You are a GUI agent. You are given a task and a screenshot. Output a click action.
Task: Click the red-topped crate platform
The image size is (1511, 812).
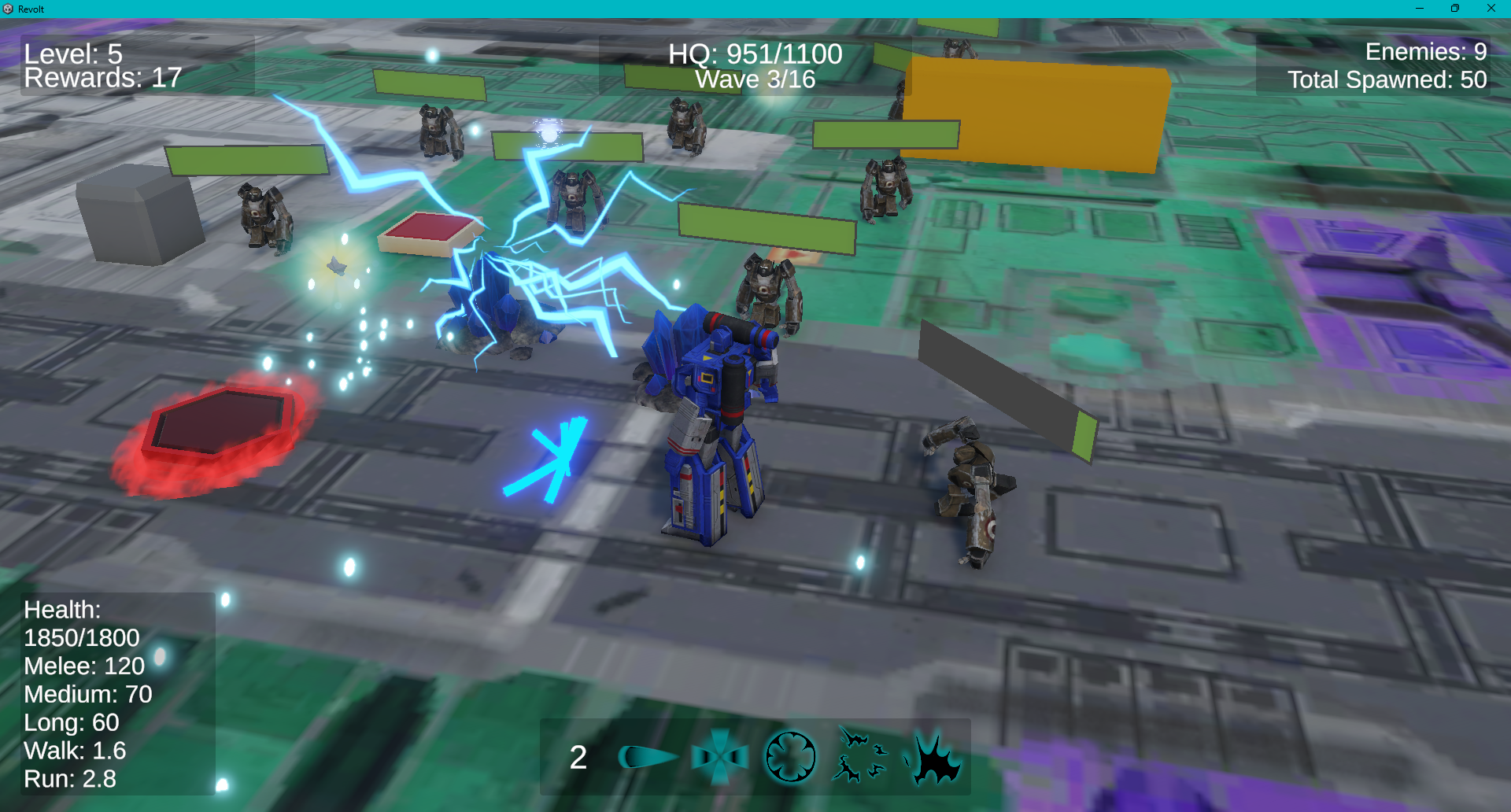[431, 232]
